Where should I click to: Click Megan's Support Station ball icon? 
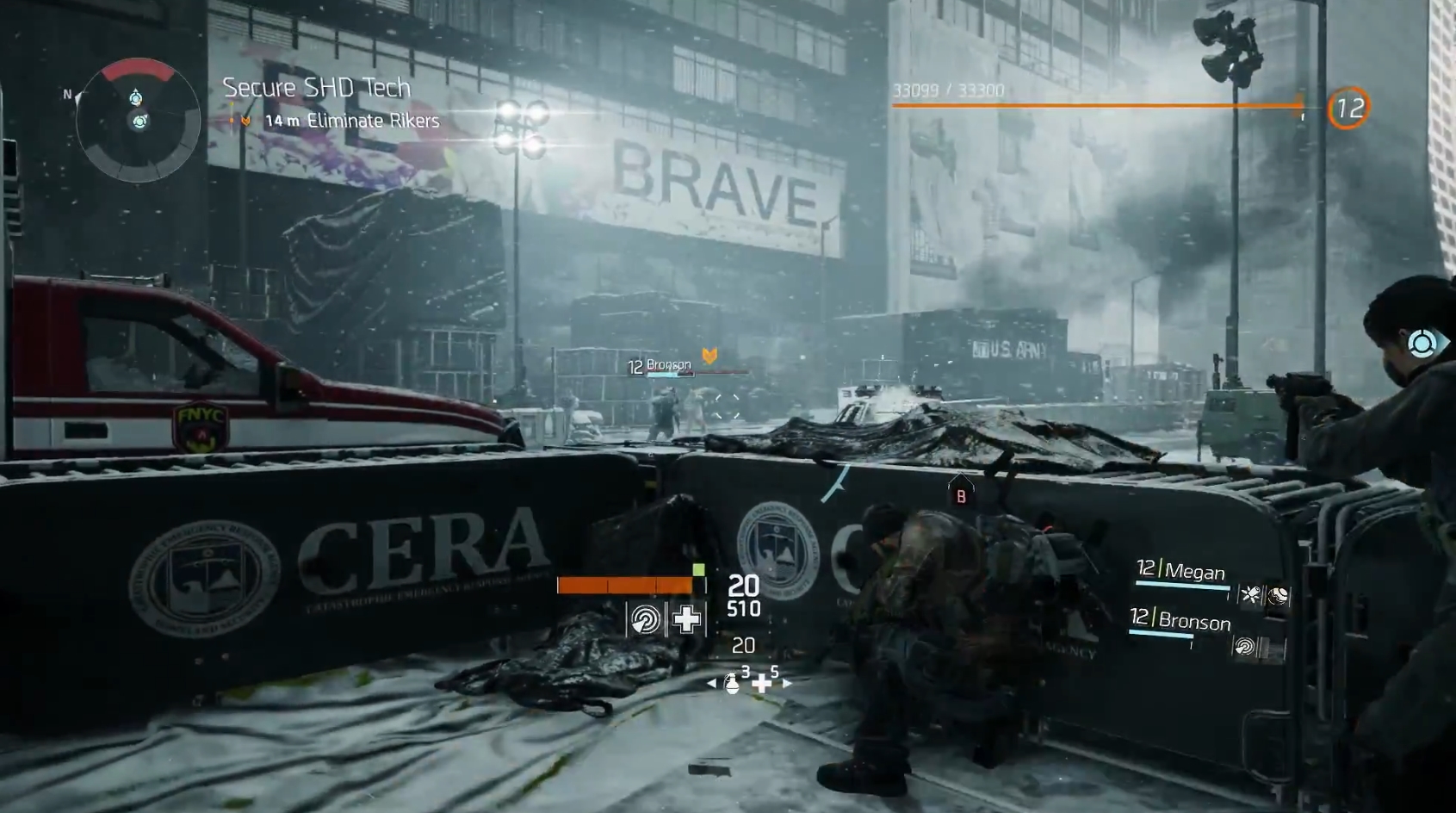click(x=1278, y=594)
